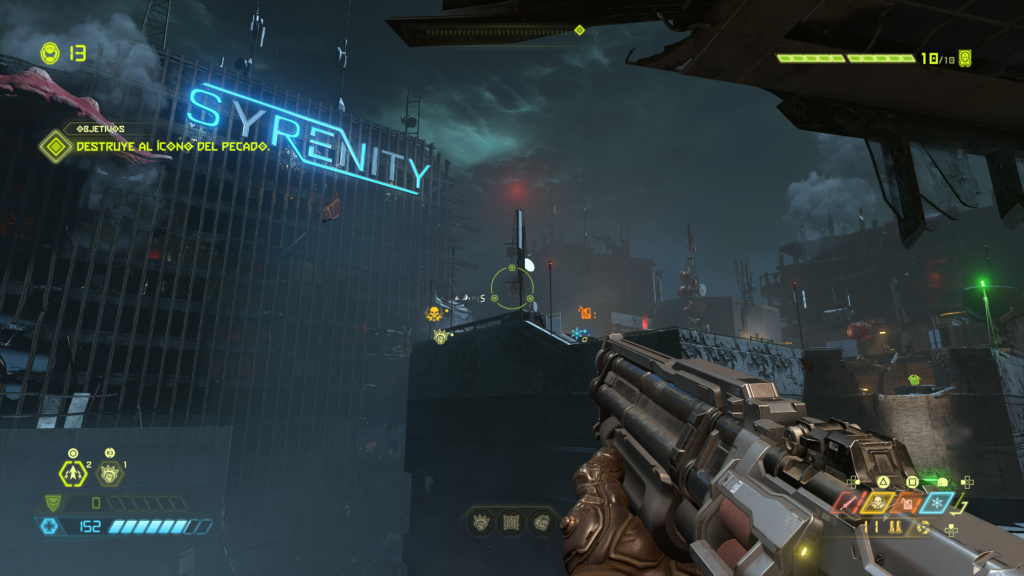Select the red Crucible sword icon
Image resolution: width=1024 pixels, height=576 pixels.
pos(846,503)
